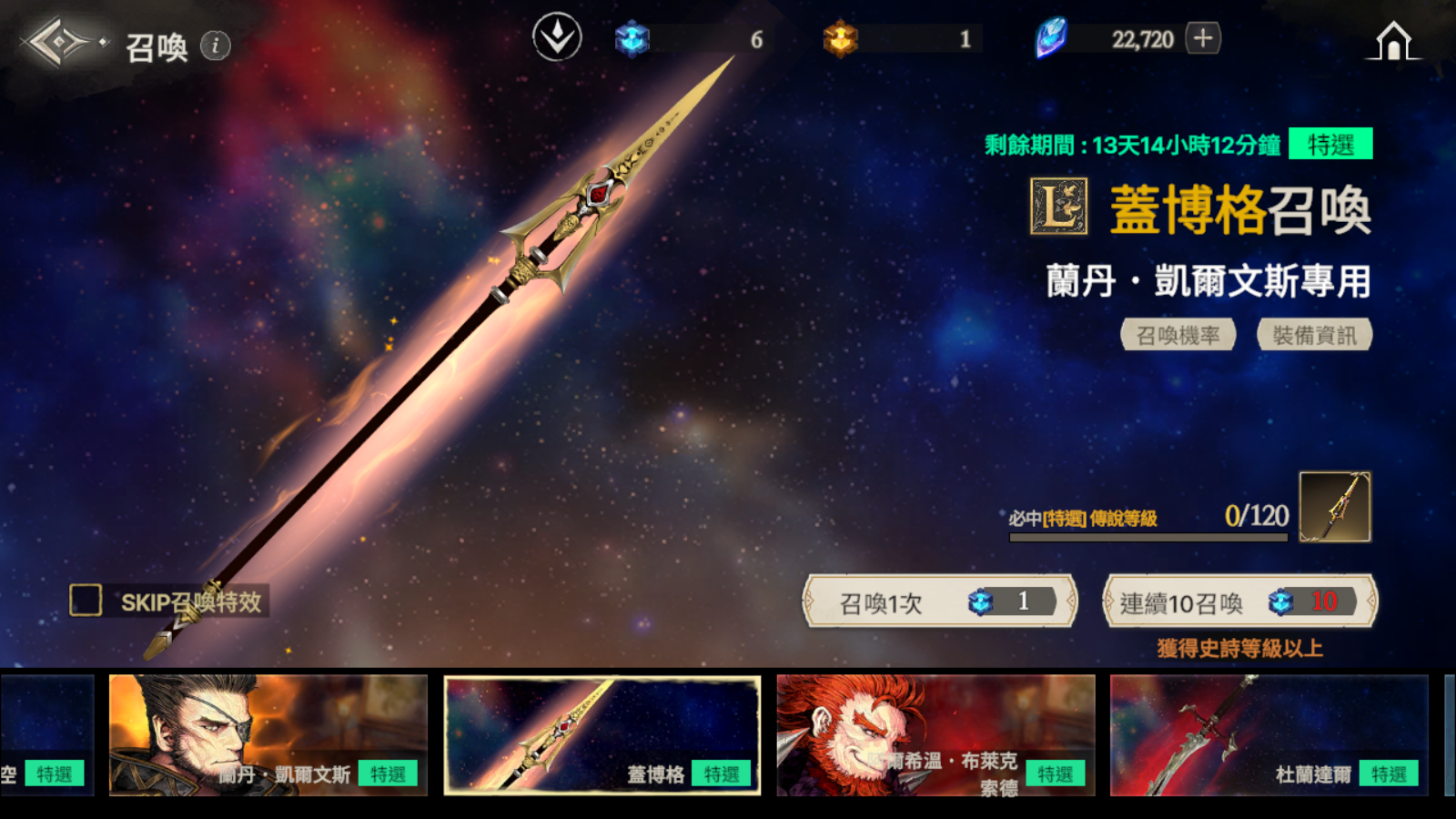Return to the home screen
Image resolution: width=1456 pixels, height=819 pixels.
pyautogui.click(x=1393, y=41)
